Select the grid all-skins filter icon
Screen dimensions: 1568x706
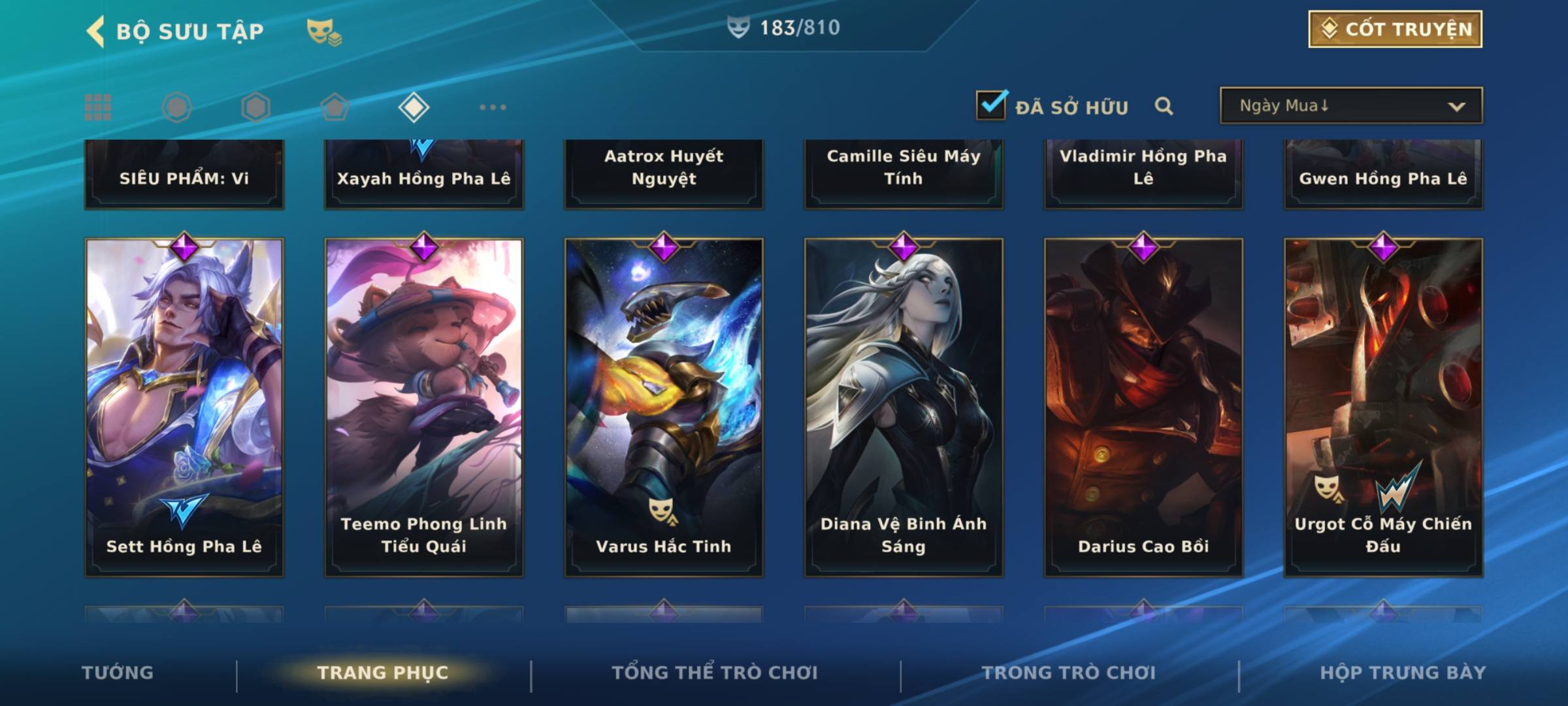(x=98, y=107)
